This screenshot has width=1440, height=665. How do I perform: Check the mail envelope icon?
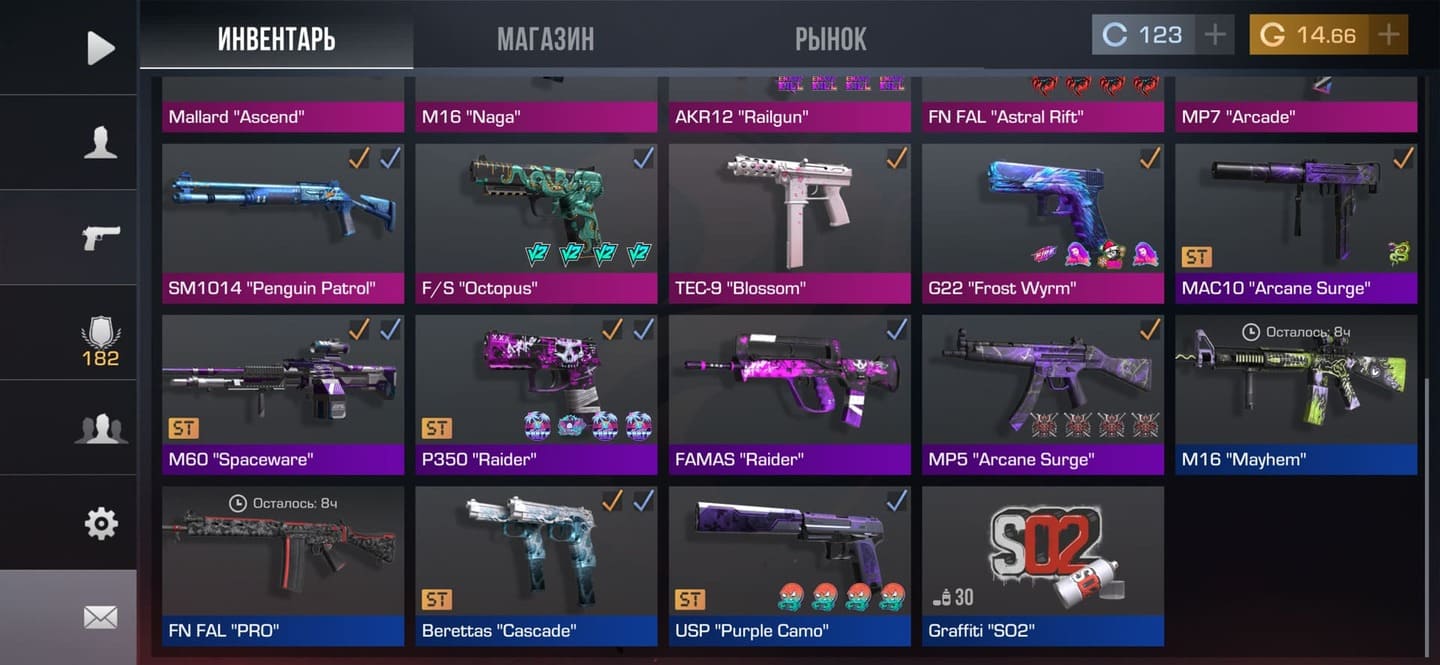click(x=100, y=617)
